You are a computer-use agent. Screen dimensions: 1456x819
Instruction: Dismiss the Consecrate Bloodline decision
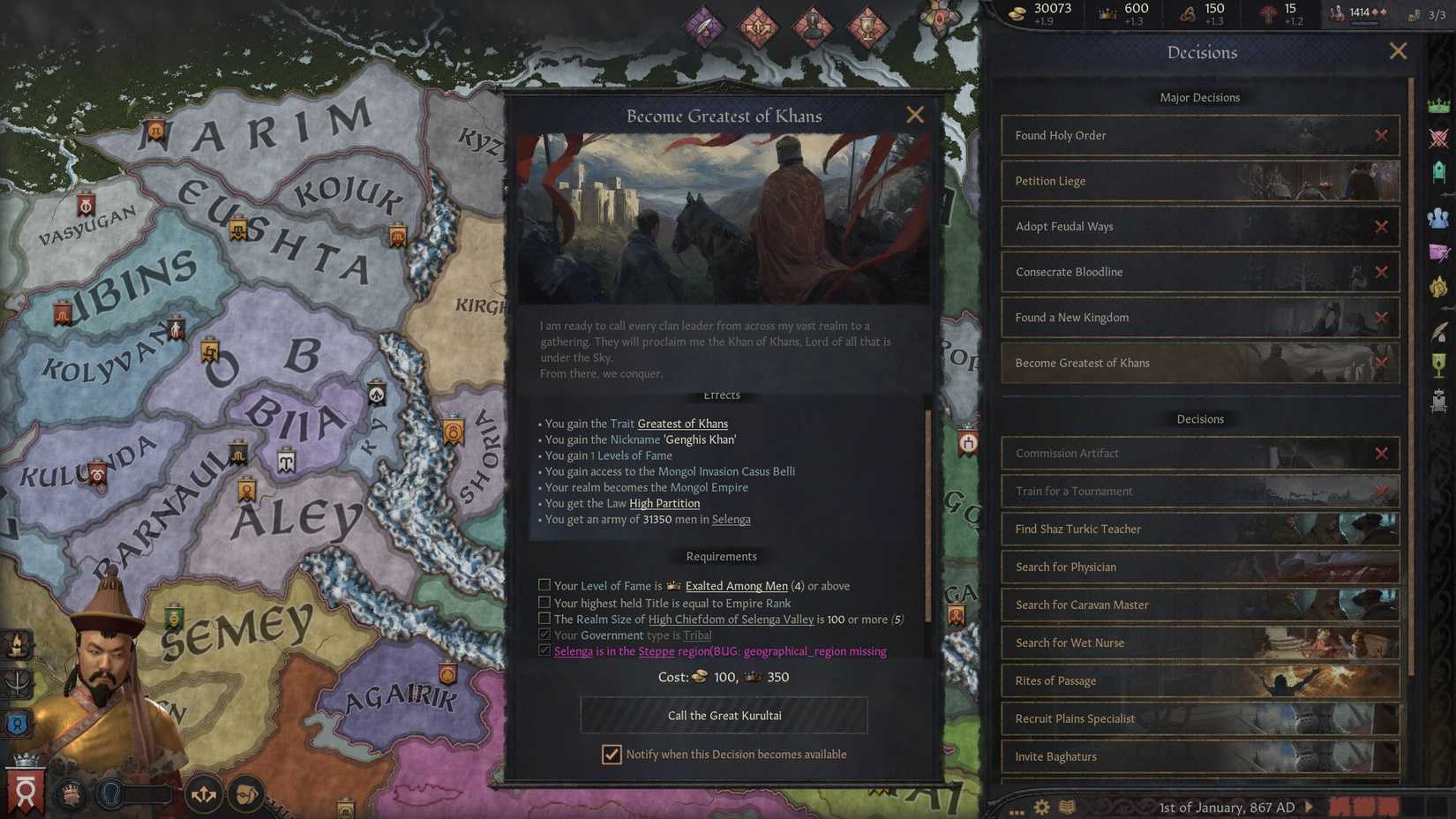tap(1383, 272)
